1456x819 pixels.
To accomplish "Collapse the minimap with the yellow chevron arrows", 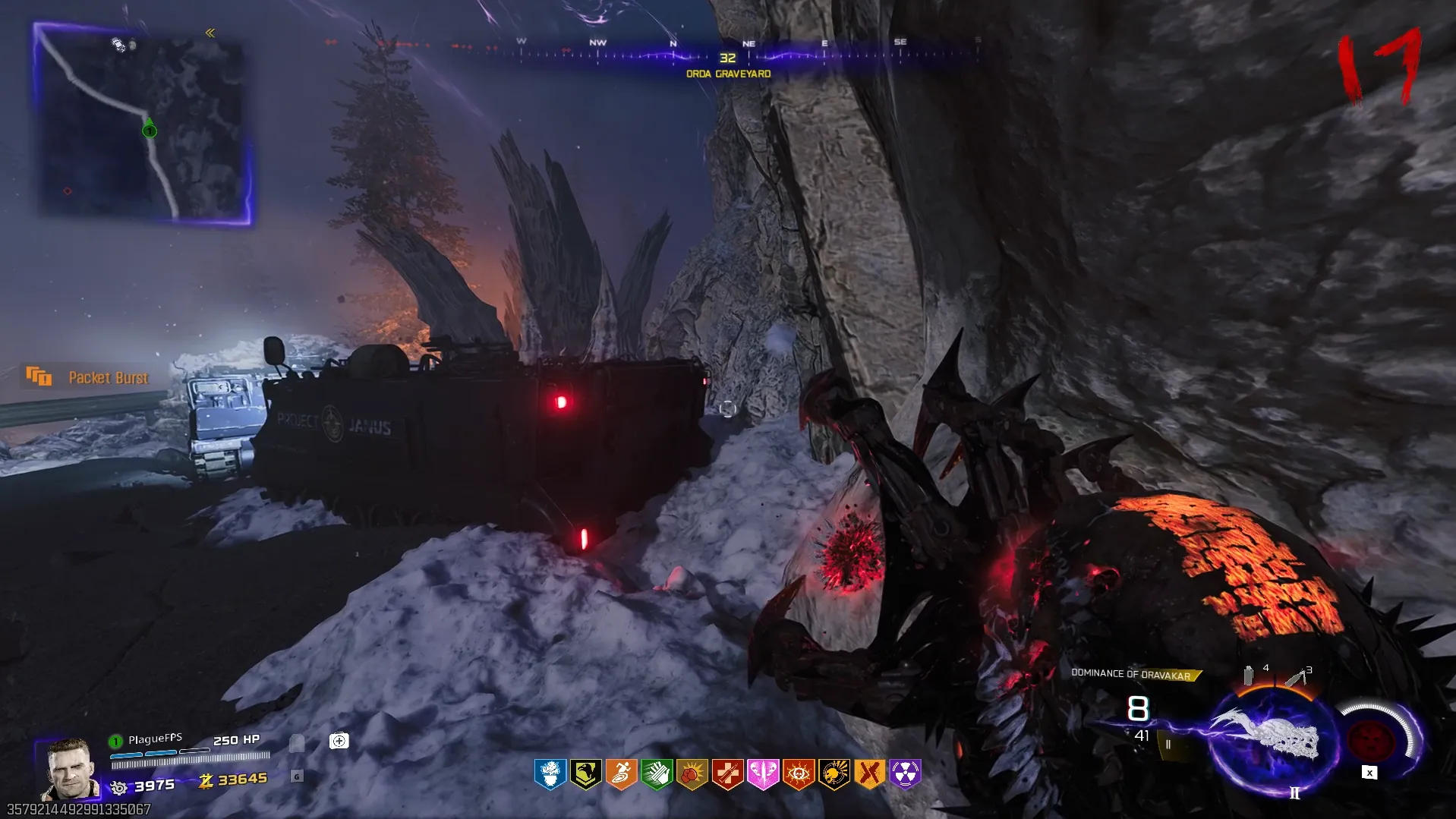I will (x=210, y=33).
